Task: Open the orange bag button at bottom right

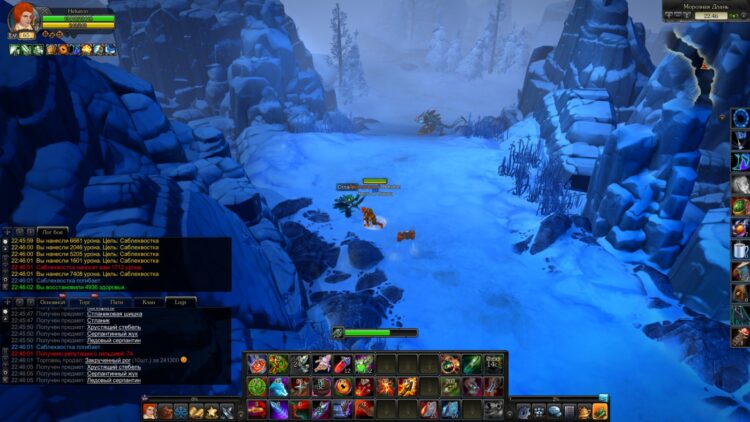Action: tap(600, 410)
